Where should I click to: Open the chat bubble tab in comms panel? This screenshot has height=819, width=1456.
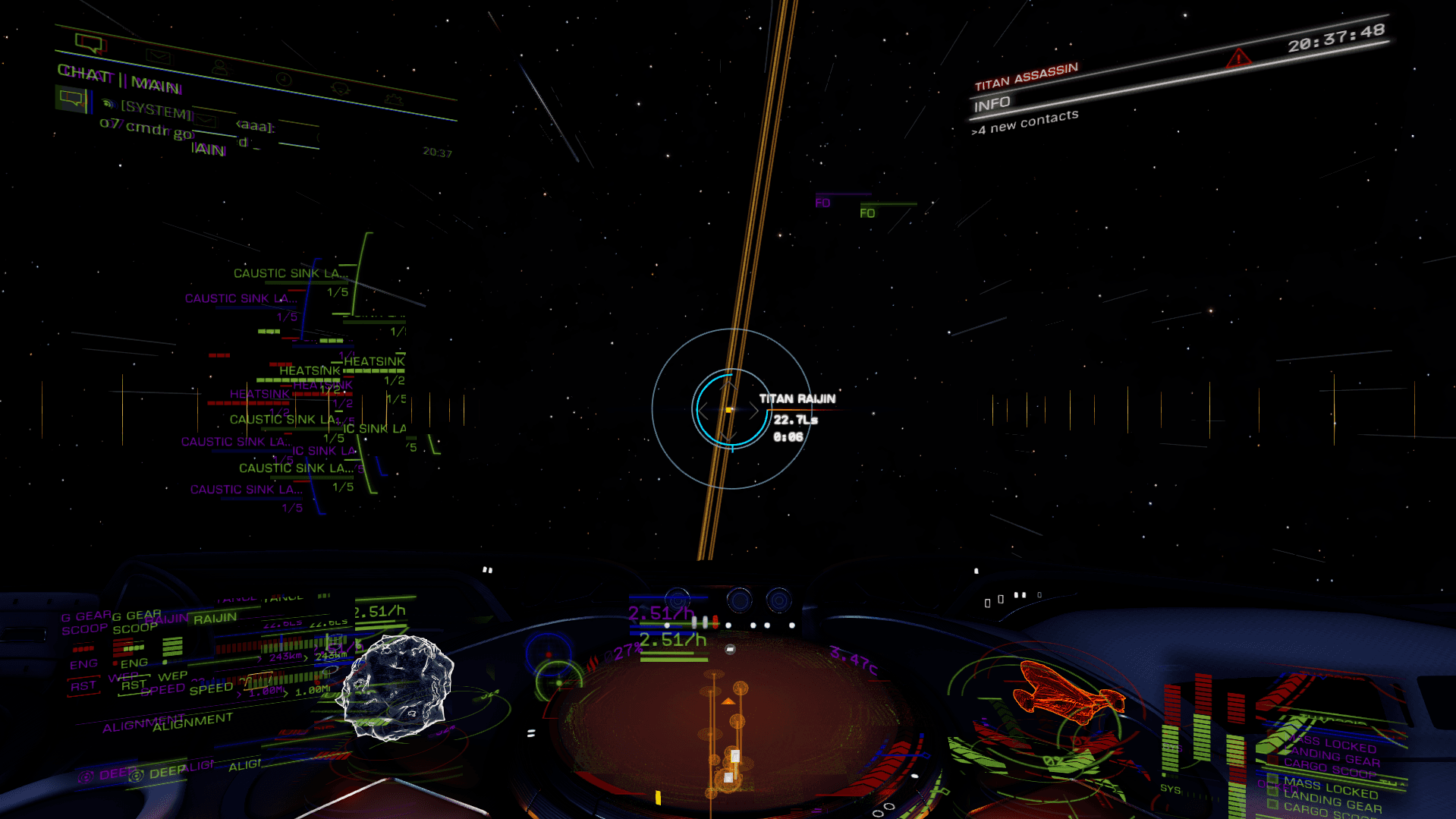[90, 43]
